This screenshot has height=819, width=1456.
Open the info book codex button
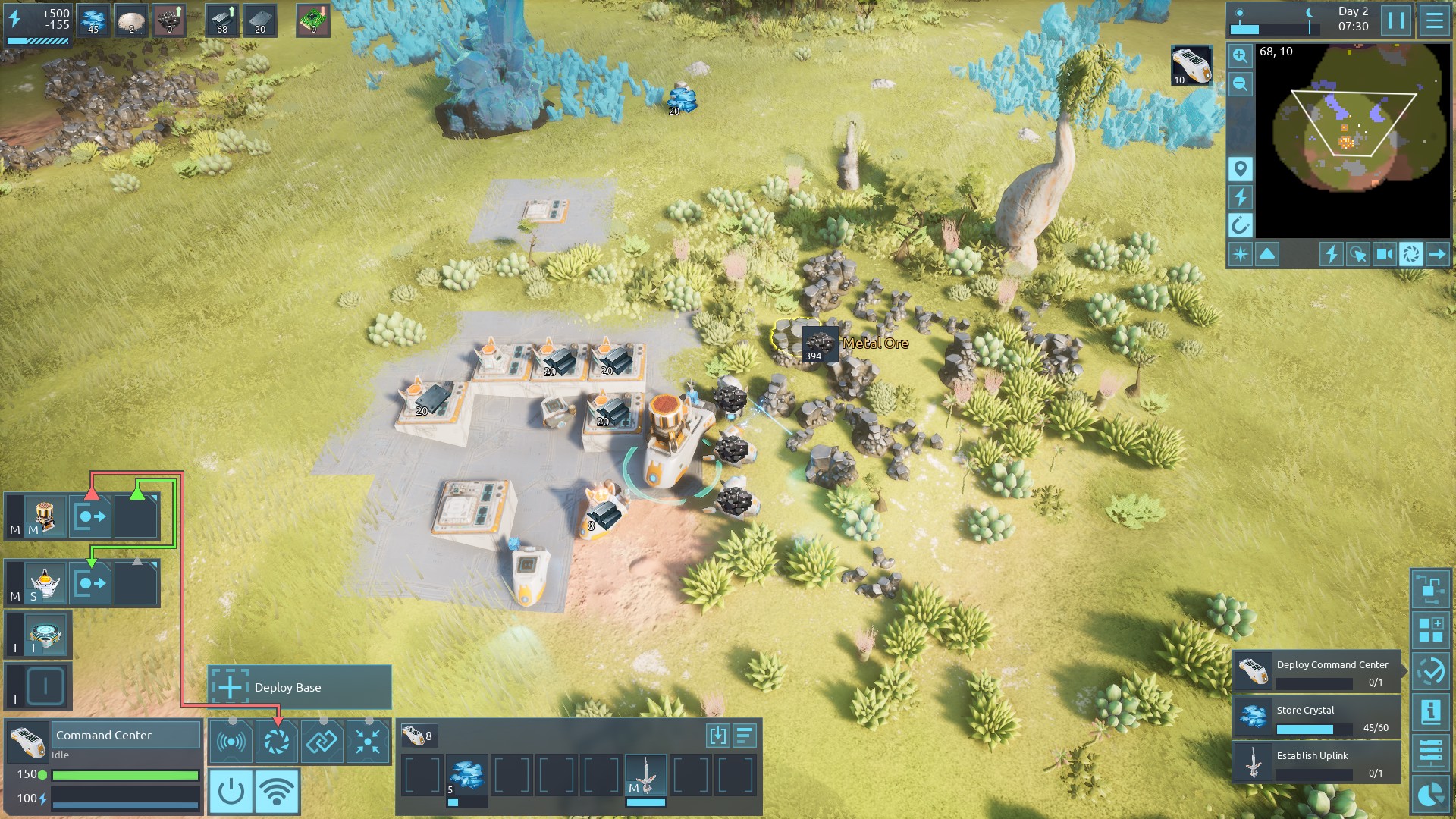point(1431,712)
